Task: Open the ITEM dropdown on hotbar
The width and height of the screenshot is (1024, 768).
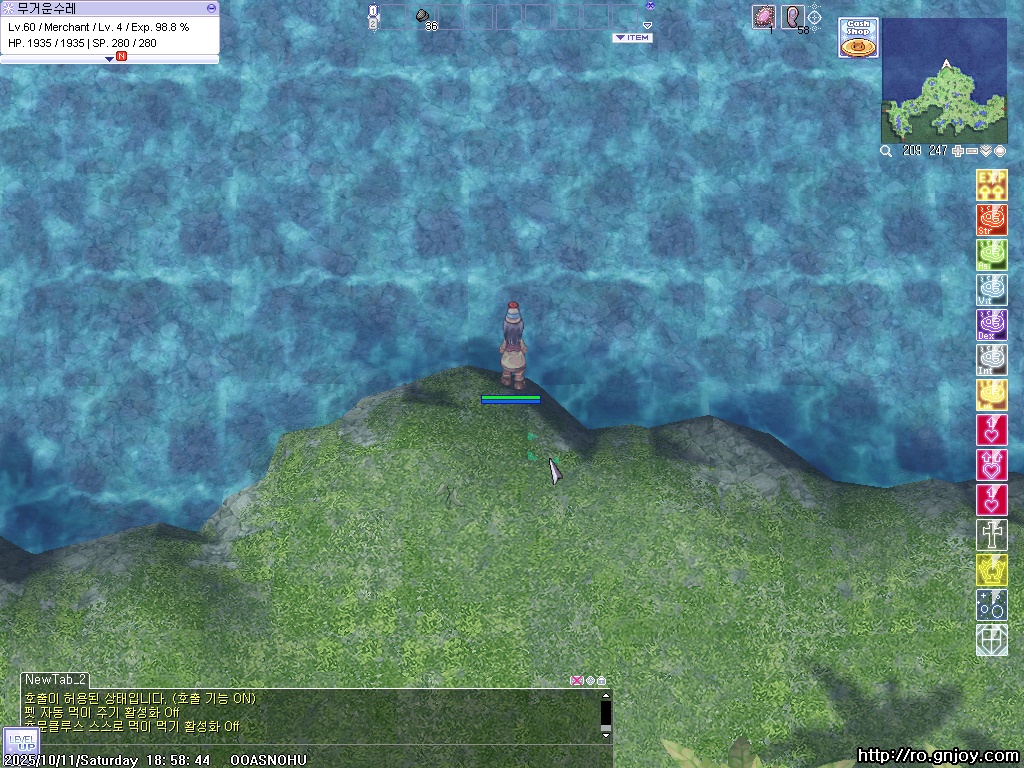Action: (631, 38)
